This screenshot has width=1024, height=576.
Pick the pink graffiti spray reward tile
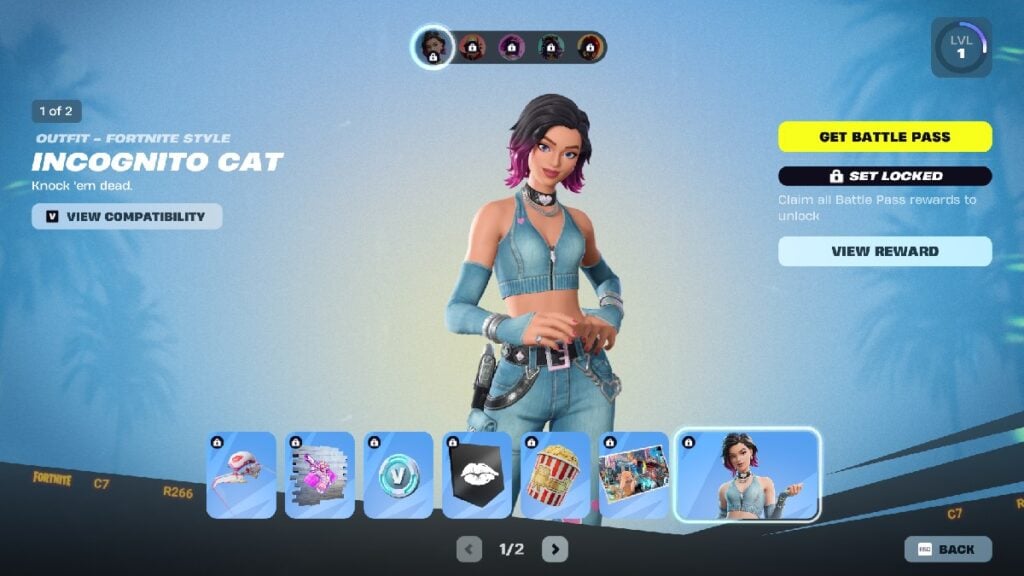pos(320,475)
